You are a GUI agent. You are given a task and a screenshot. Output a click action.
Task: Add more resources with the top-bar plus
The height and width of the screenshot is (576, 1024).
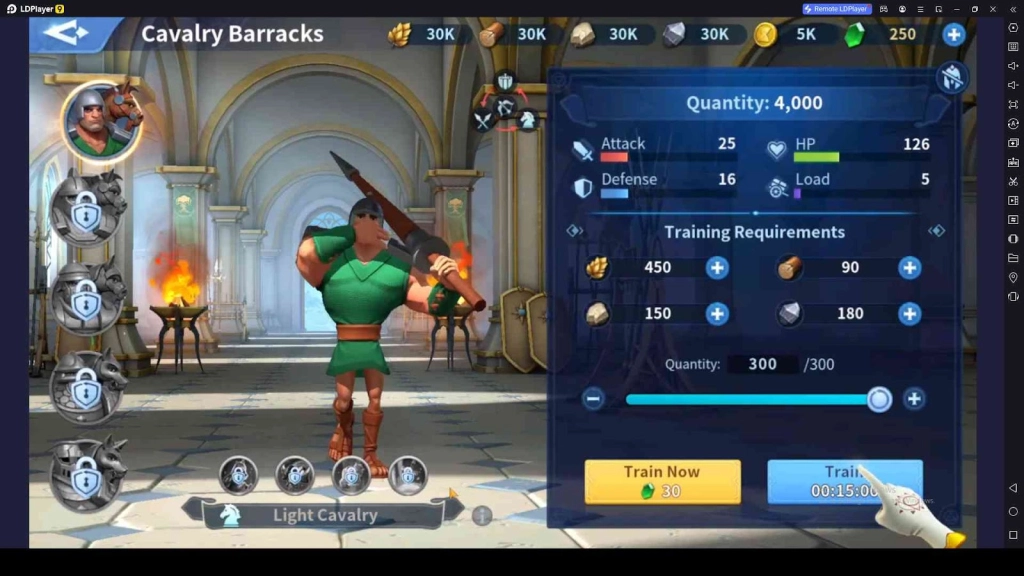tap(954, 34)
